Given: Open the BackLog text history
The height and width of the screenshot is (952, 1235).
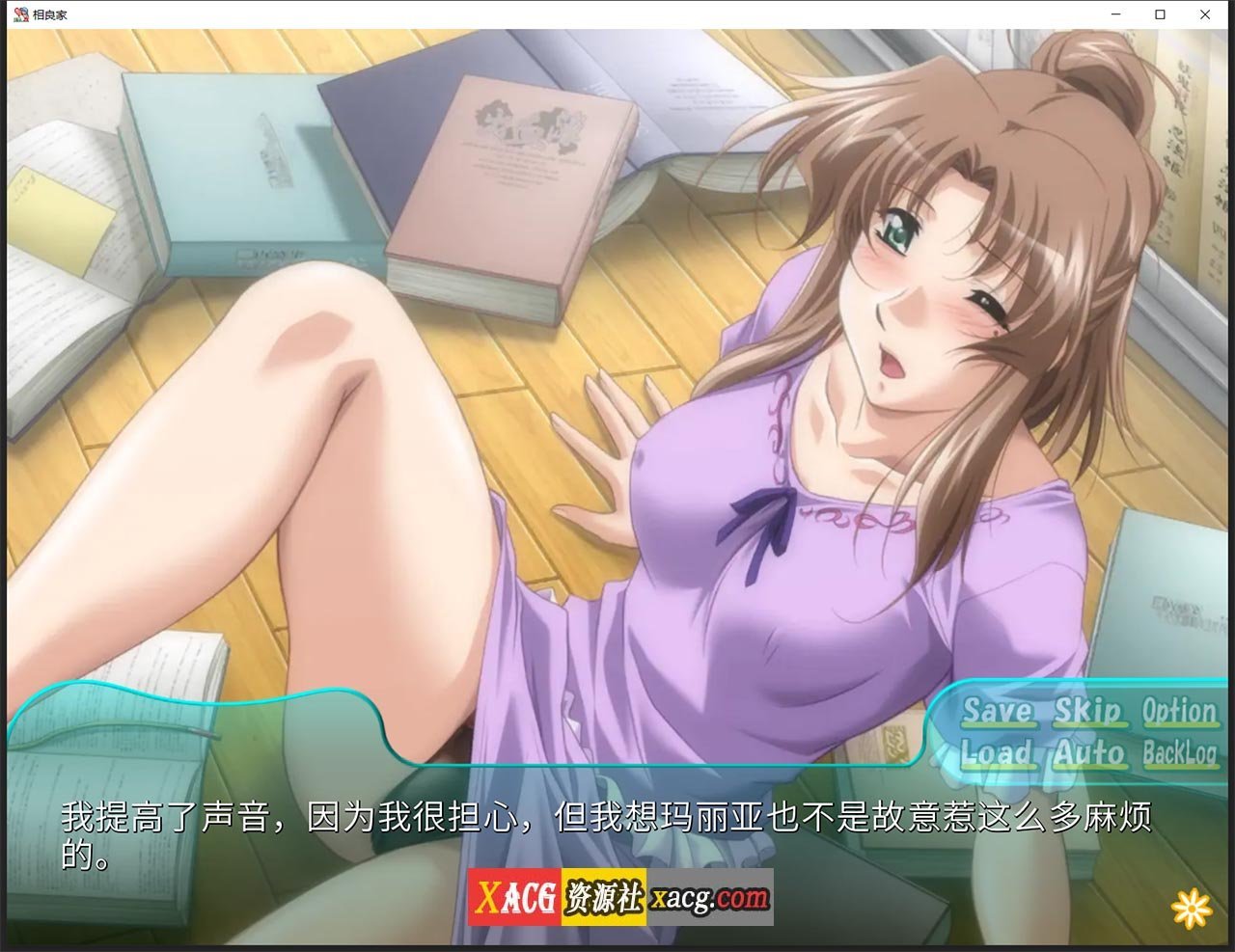Looking at the screenshot, I should (x=1181, y=755).
